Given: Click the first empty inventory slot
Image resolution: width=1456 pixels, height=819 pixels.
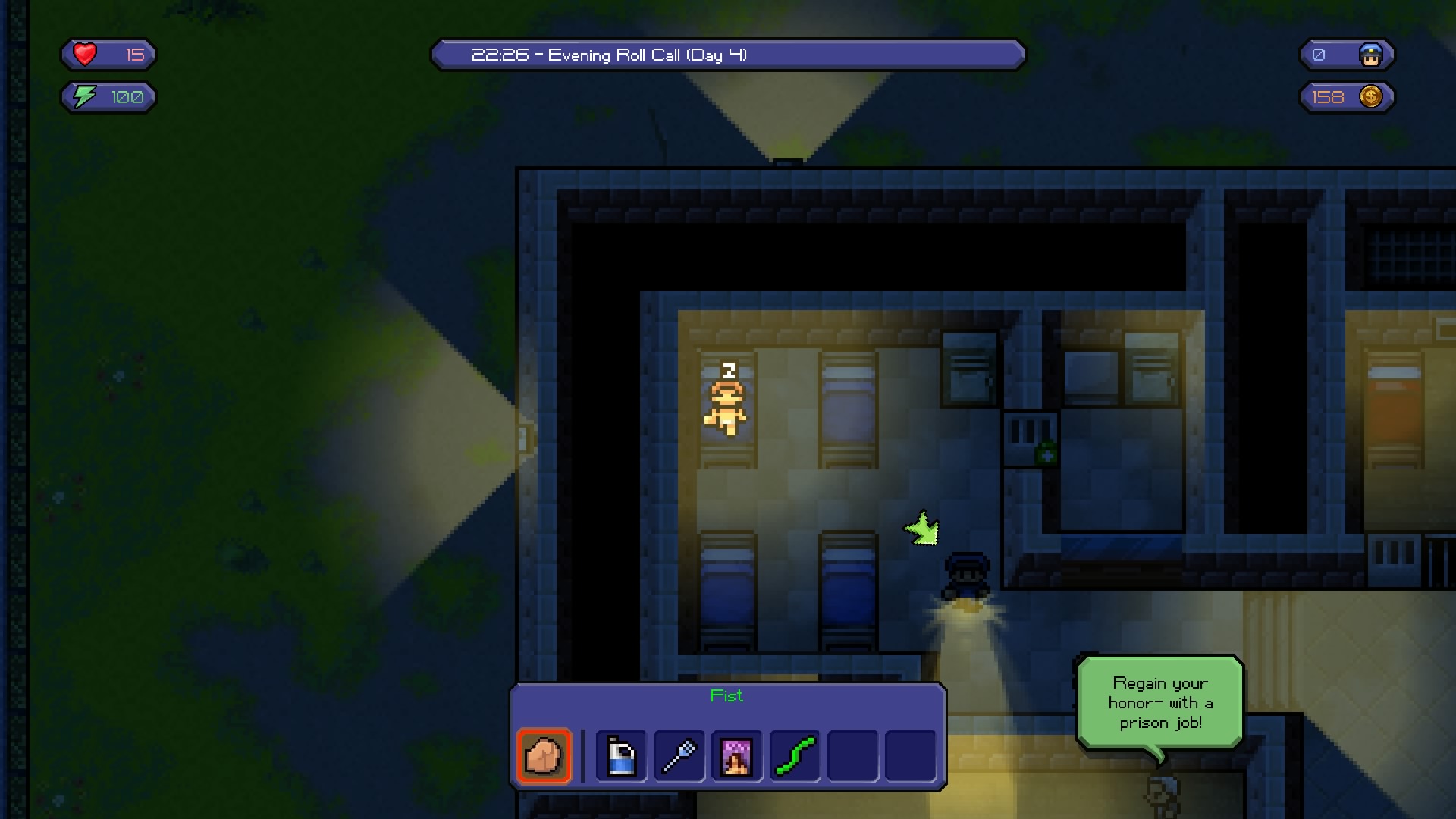Looking at the screenshot, I should 851,756.
